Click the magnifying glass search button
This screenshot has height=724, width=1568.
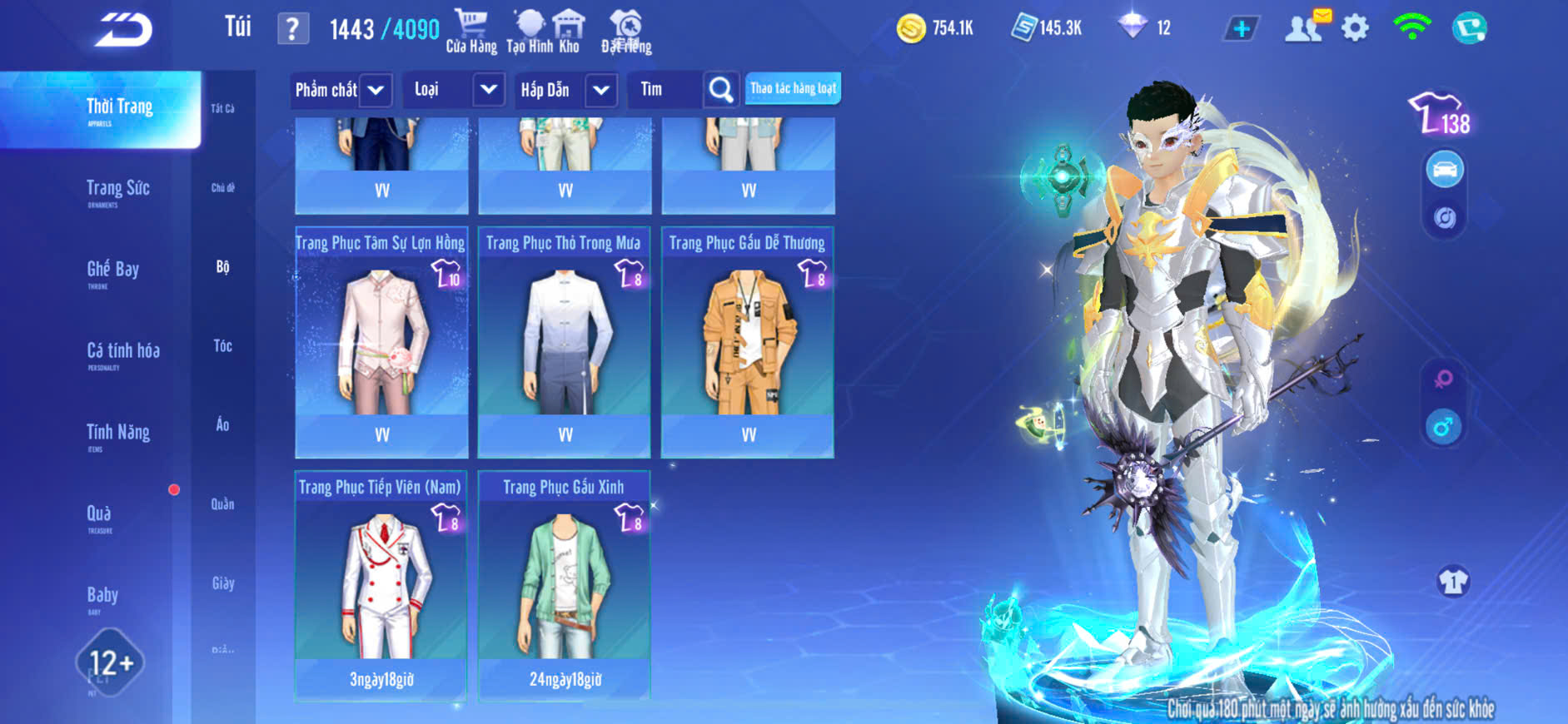pyautogui.click(x=721, y=90)
